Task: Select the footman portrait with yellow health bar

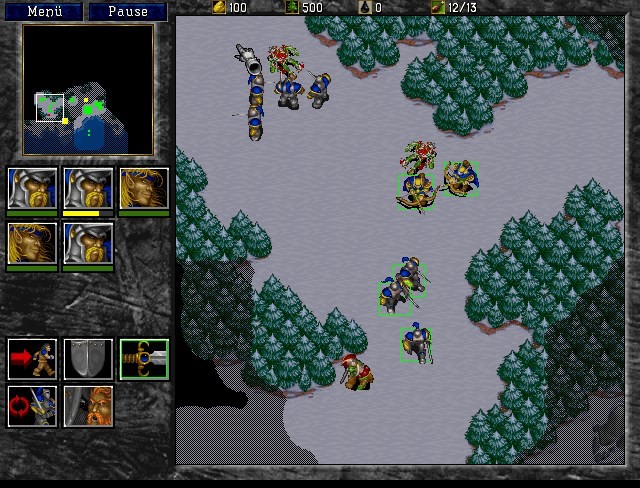Action: tap(88, 187)
